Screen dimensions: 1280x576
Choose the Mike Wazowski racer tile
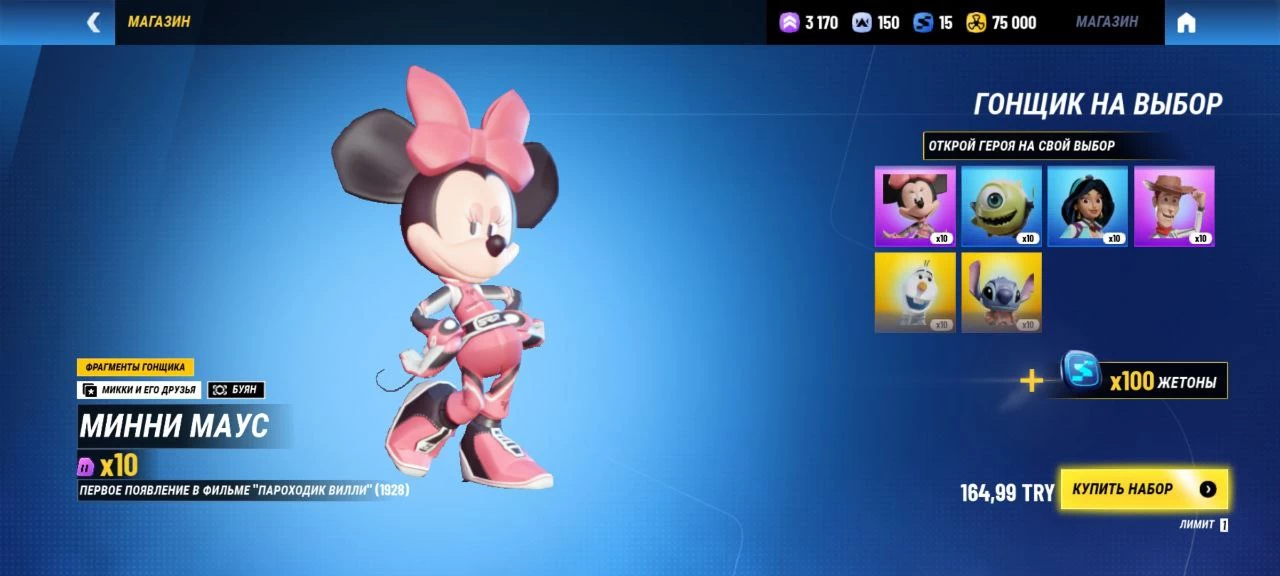click(1001, 206)
